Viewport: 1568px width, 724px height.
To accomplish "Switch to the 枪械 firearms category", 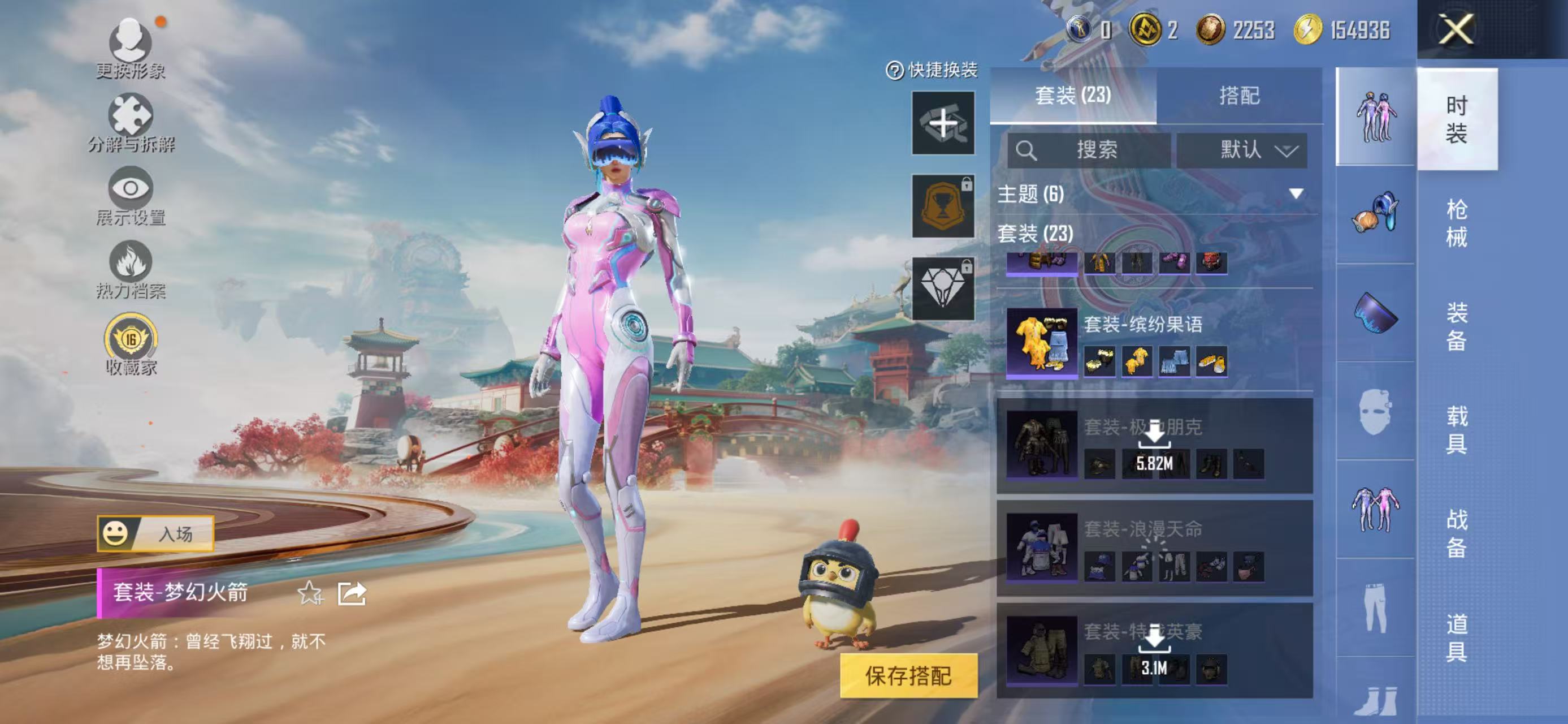I will coord(1456,223).
